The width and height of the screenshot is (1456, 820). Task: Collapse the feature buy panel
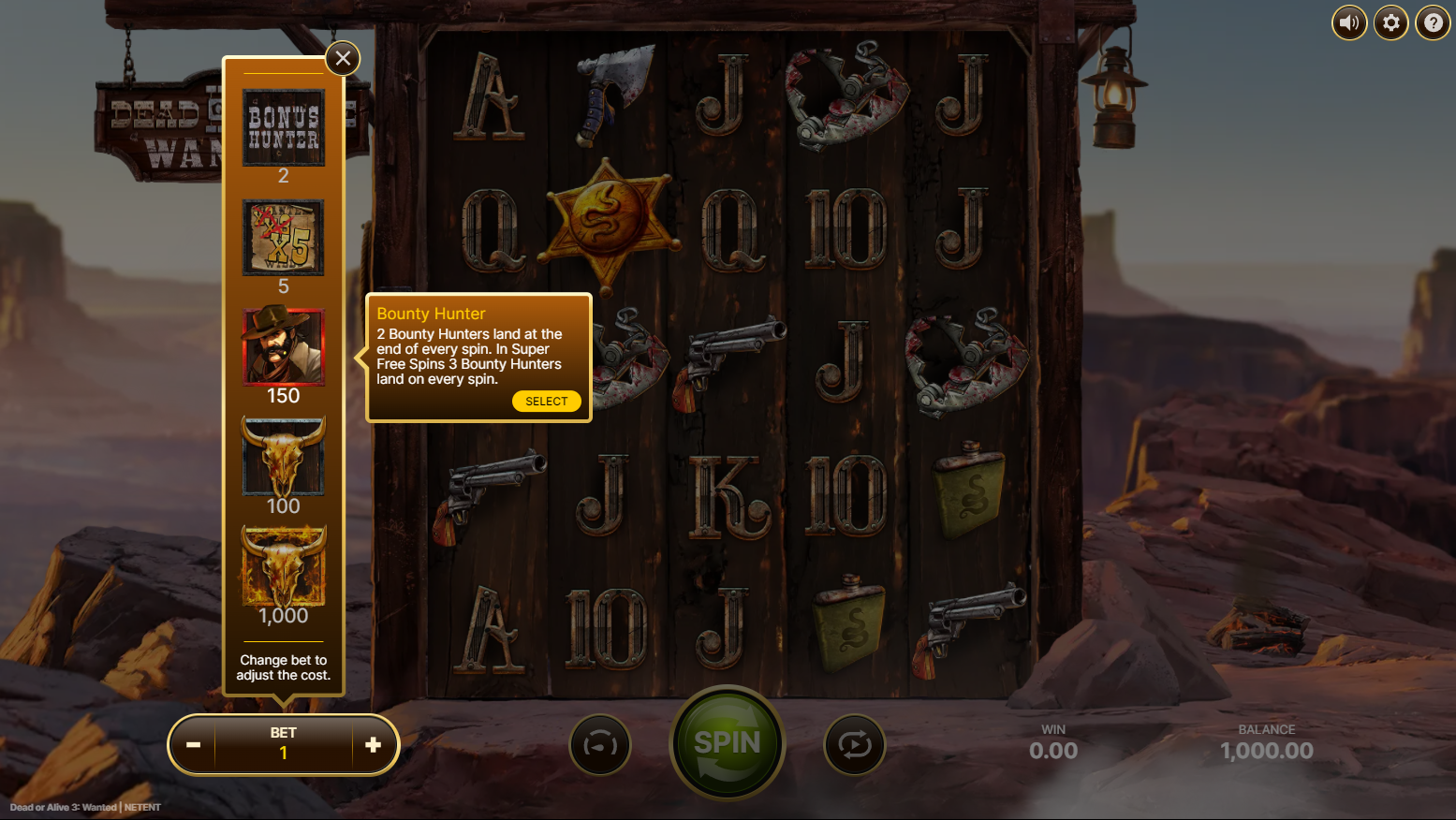pyautogui.click(x=343, y=58)
